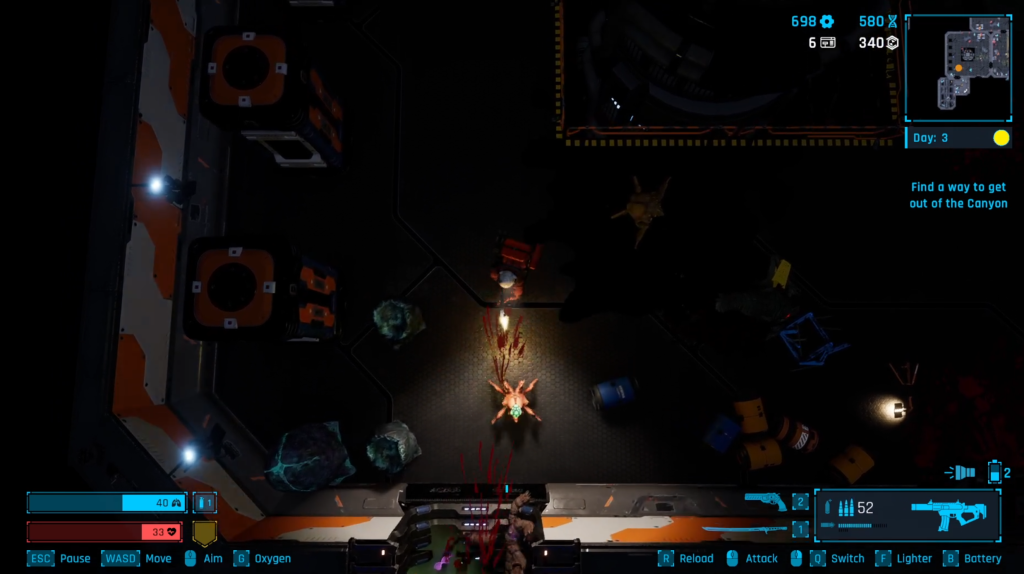Use the oxygen canister slot
The image size is (1024, 574).
pos(204,503)
